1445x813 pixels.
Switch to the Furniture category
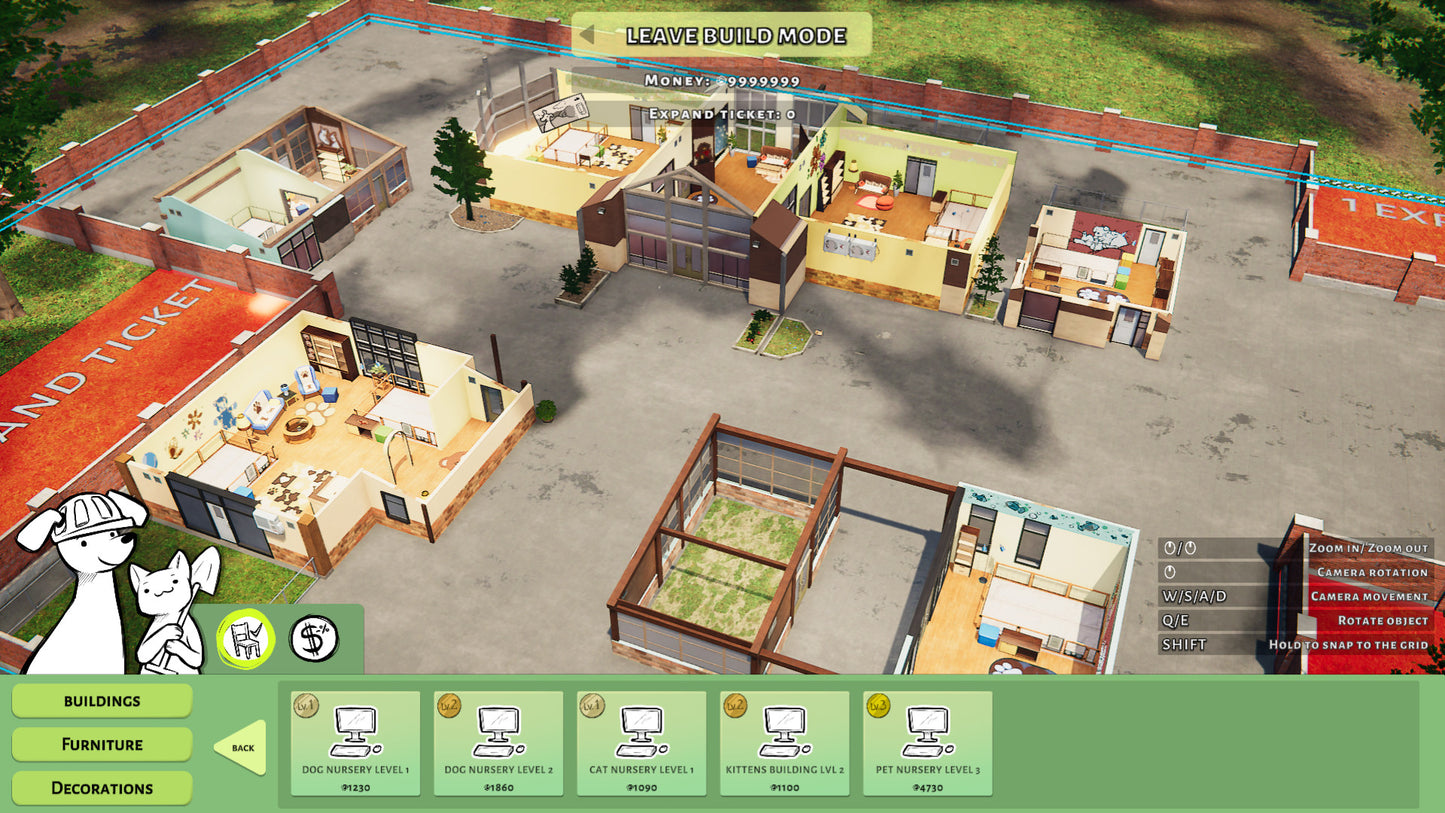[102, 744]
